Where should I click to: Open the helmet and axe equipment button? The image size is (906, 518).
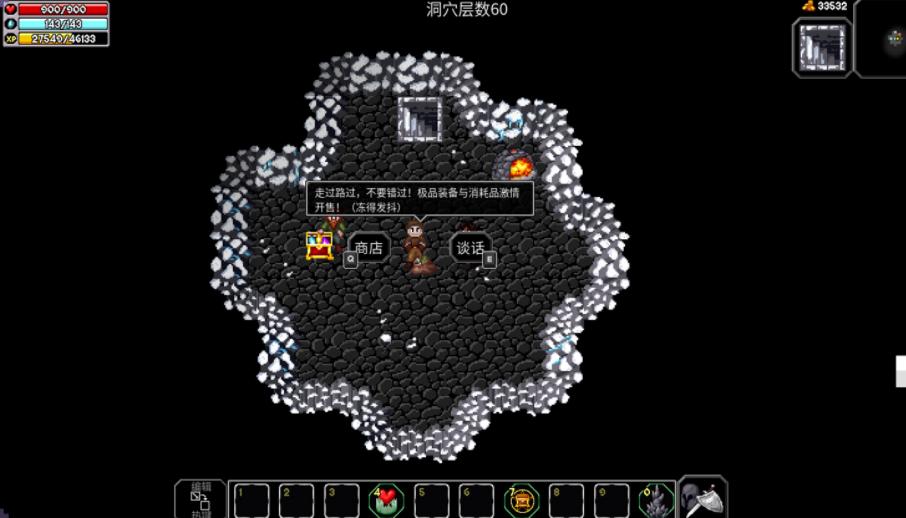coord(703,498)
